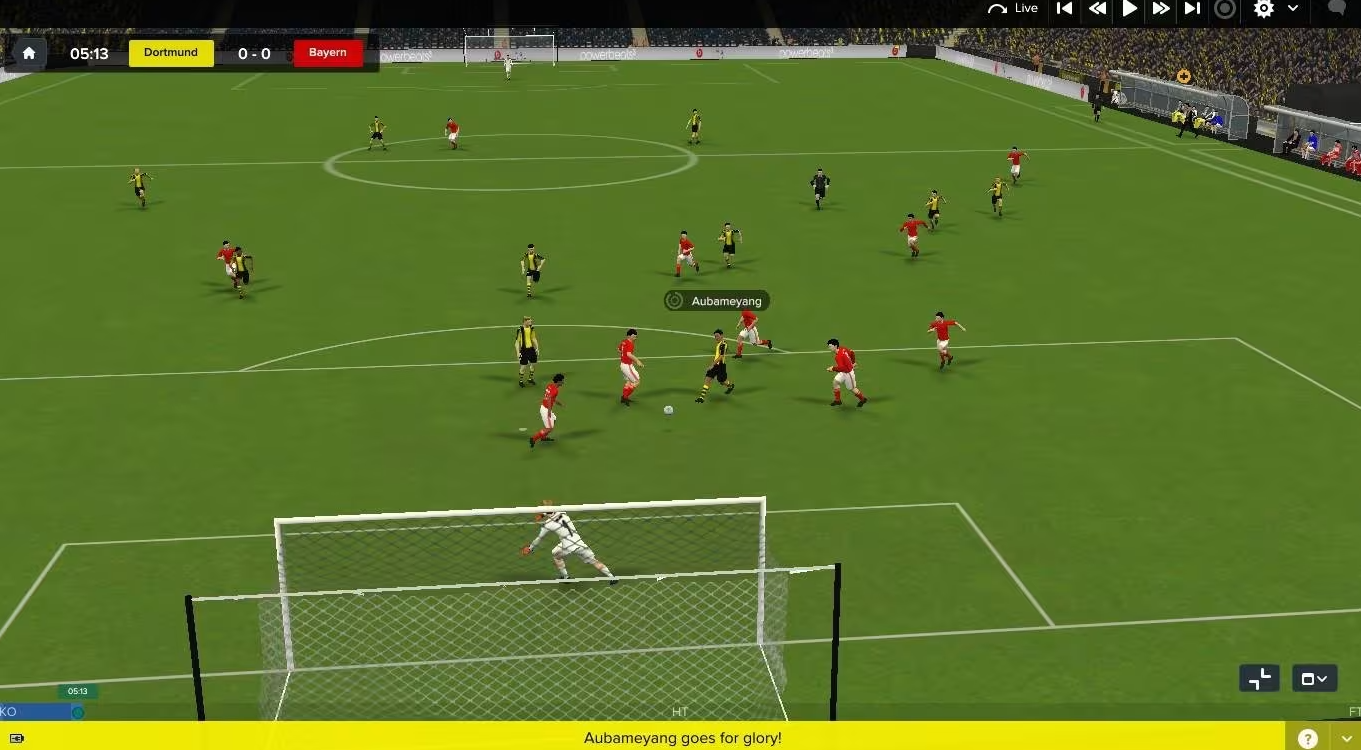Open the camera view dropdown
Viewport: 1361px width, 750px height.
(1313, 678)
